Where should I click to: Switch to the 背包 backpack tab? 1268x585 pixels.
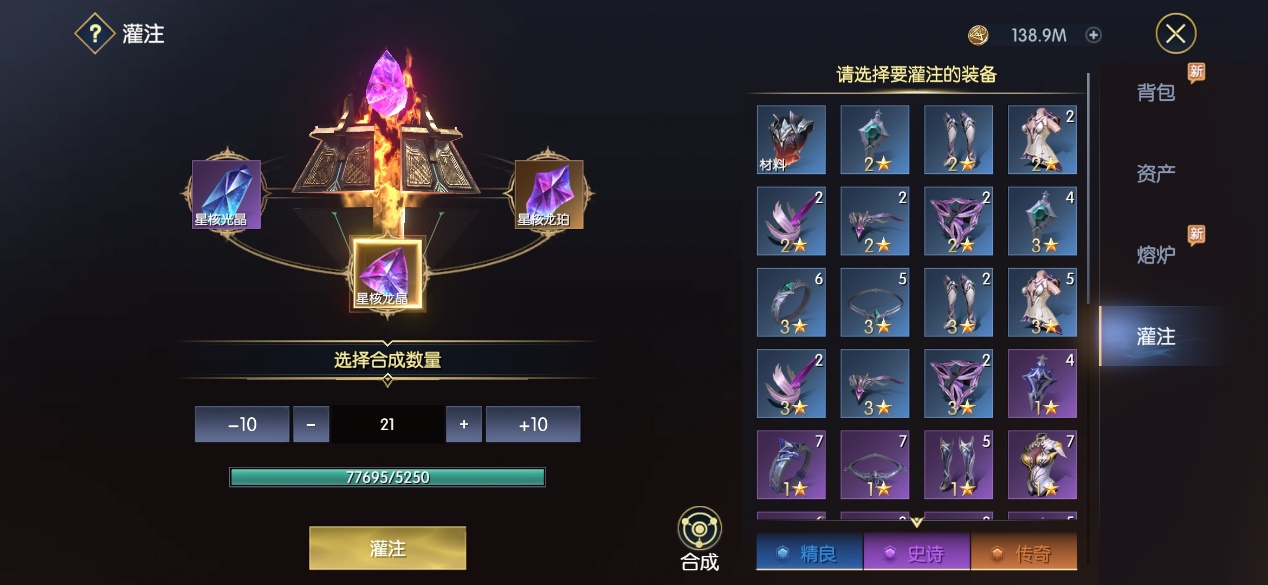click(x=1155, y=93)
